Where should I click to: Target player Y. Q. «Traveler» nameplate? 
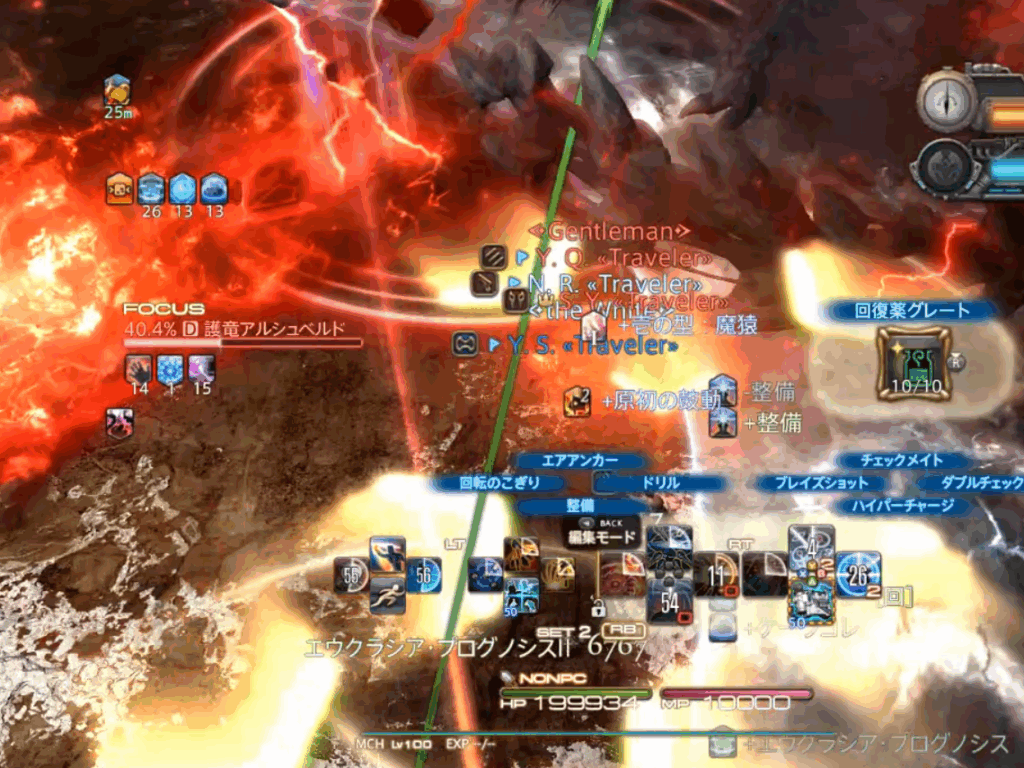tap(622, 258)
